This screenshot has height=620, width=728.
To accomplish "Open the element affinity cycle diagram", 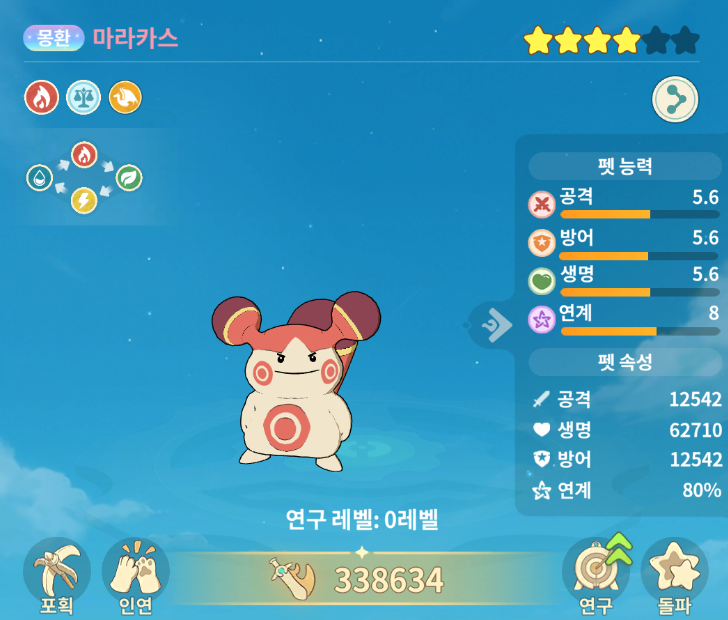I will (x=84, y=178).
